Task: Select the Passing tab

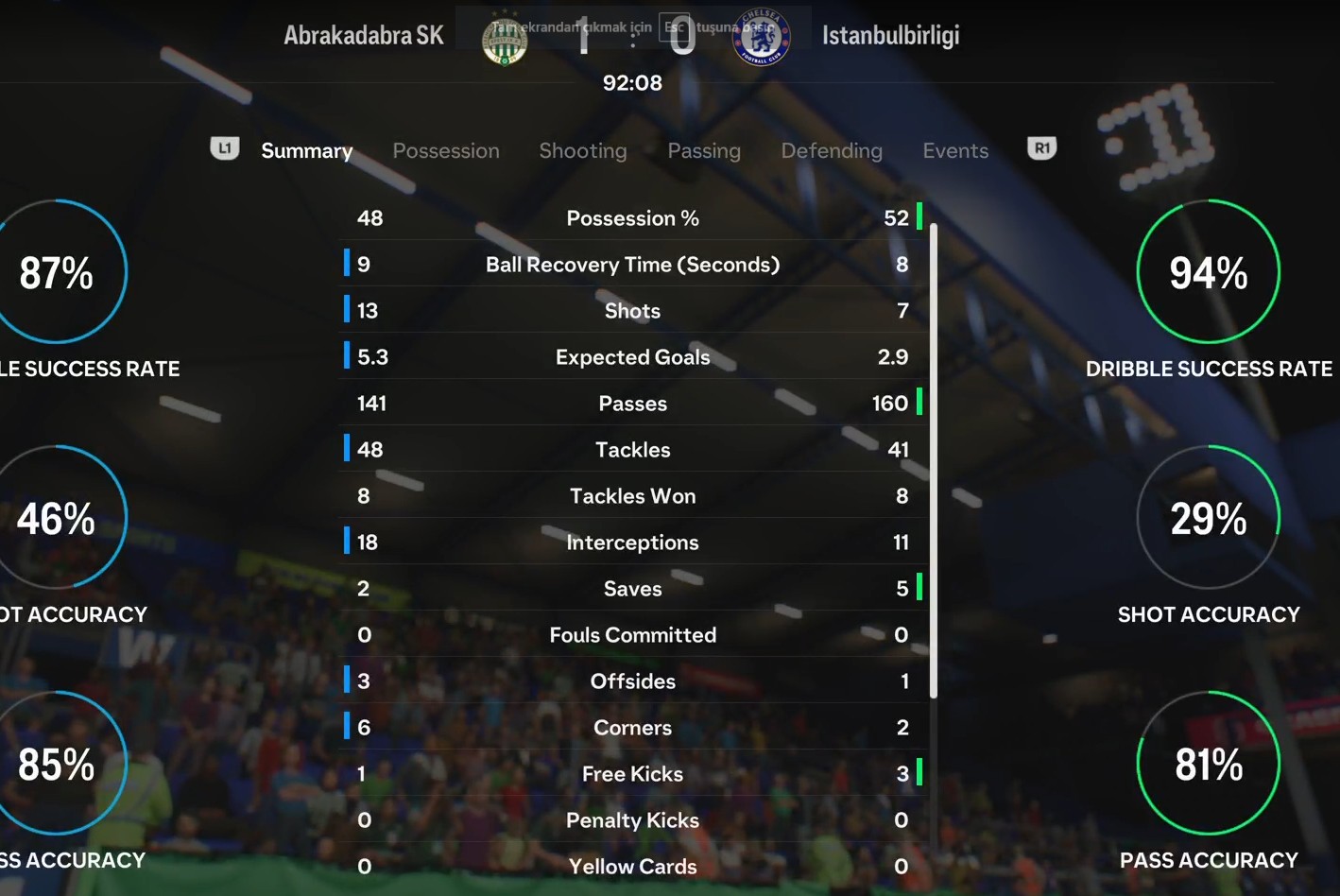Action: (704, 151)
